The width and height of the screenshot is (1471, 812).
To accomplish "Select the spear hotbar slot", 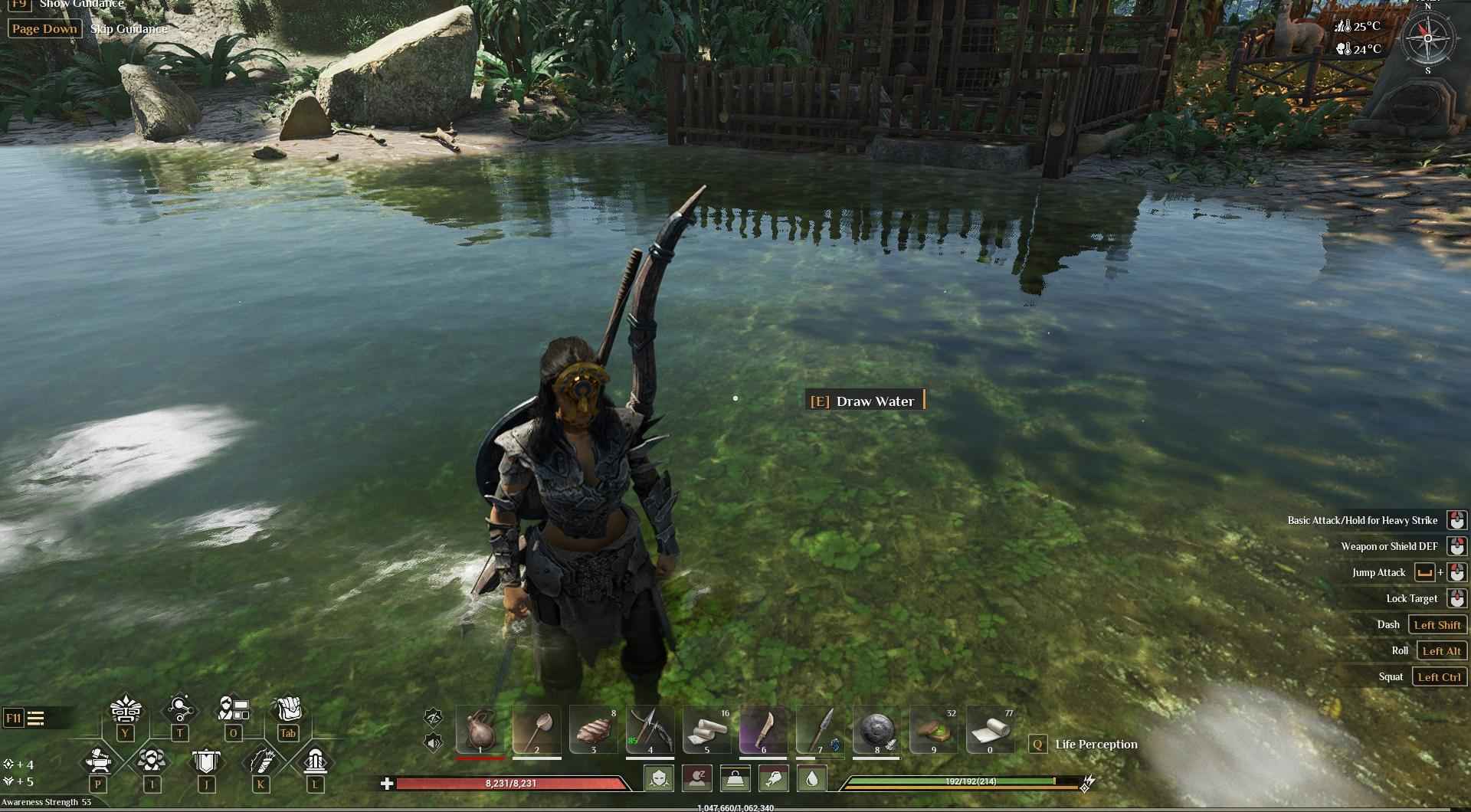I will coord(820,729).
